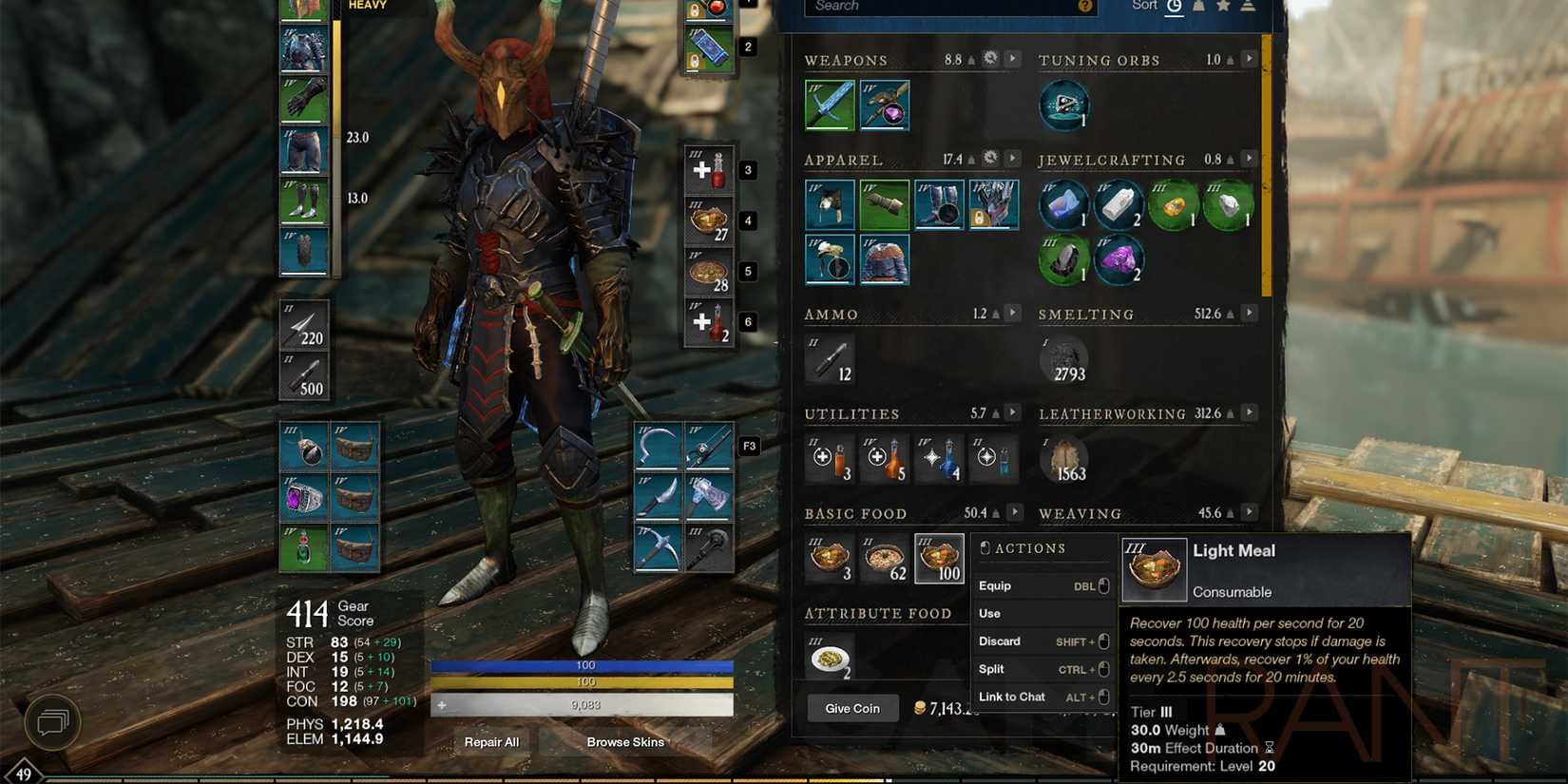Sort items by weight icon
This screenshot has width=1568, height=784.
[x=1199, y=6]
